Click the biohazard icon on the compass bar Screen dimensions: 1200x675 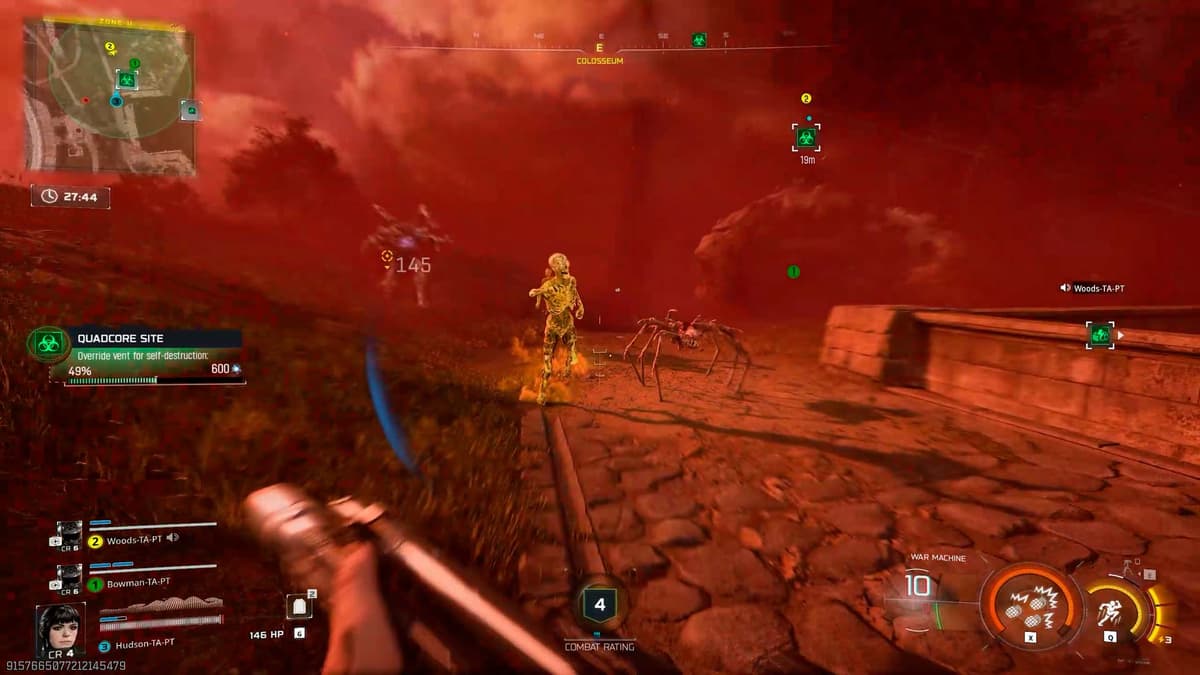(699, 40)
